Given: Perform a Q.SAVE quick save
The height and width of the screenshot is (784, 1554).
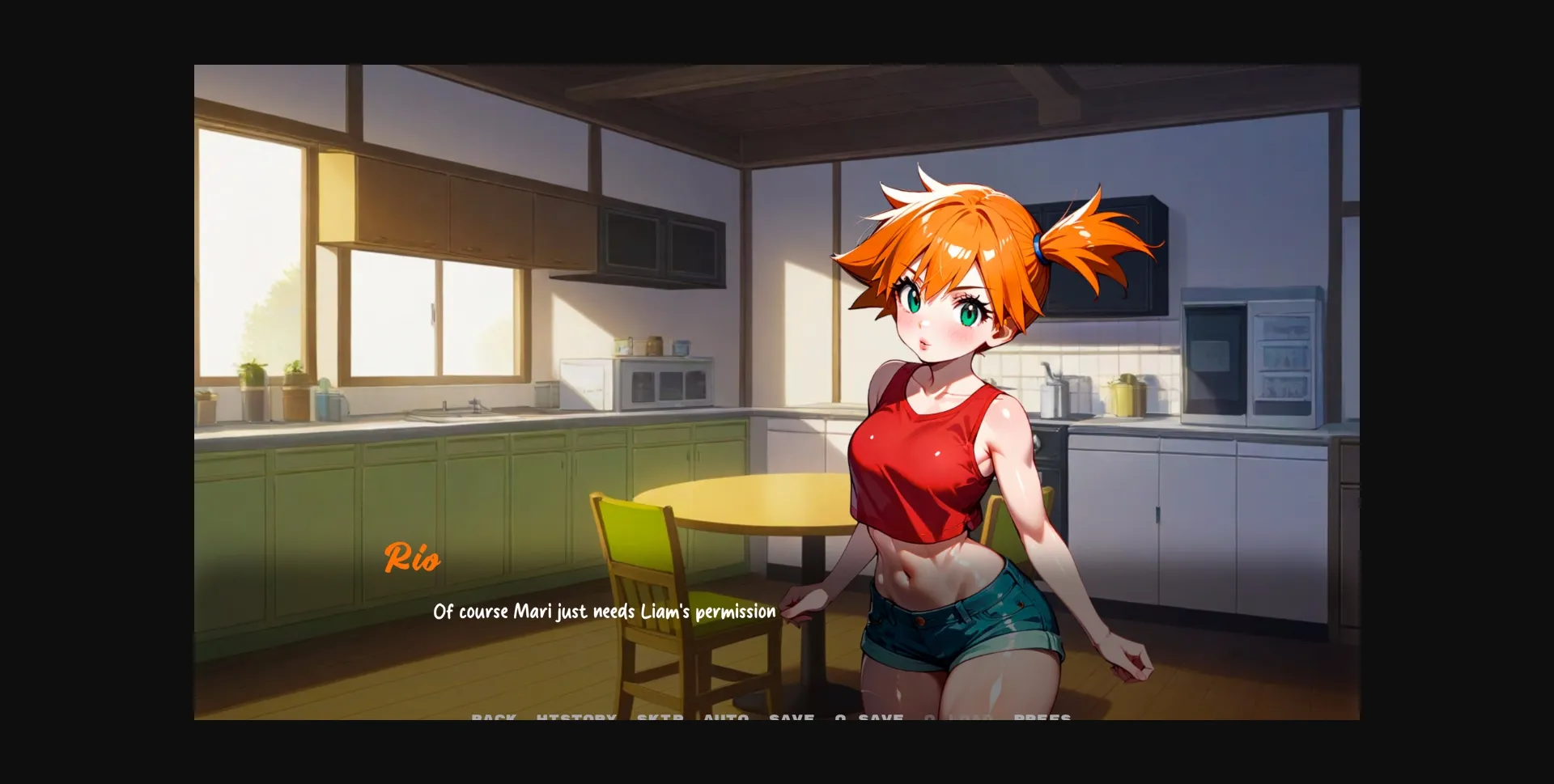Looking at the screenshot, I should click(868, 718).
